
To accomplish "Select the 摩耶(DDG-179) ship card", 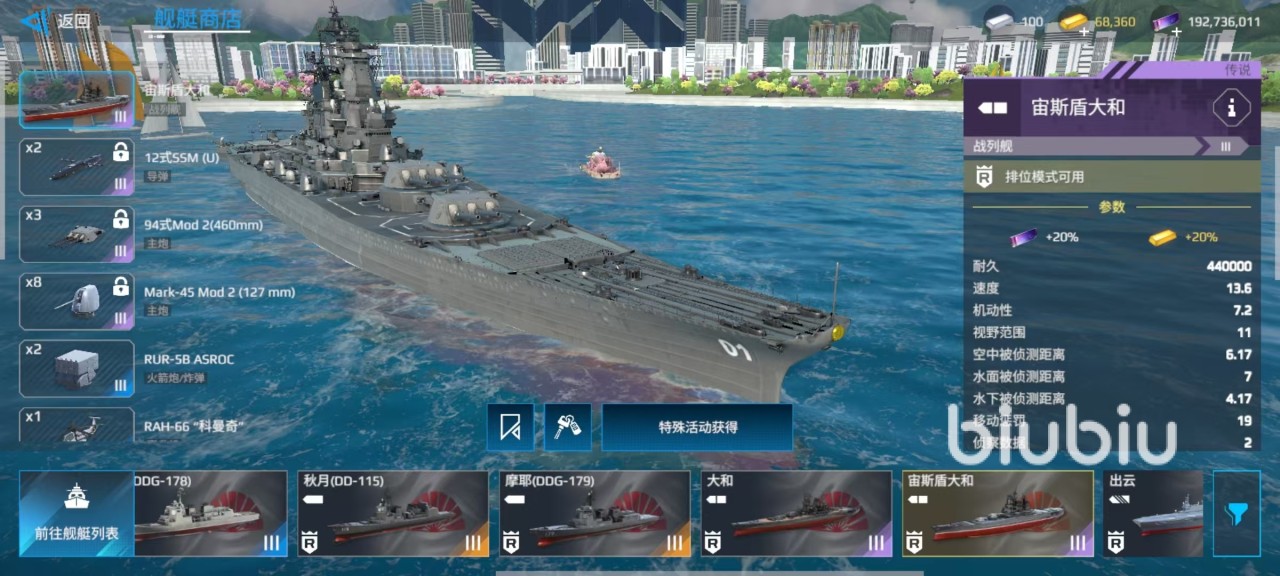I will (x=595, y=514).
